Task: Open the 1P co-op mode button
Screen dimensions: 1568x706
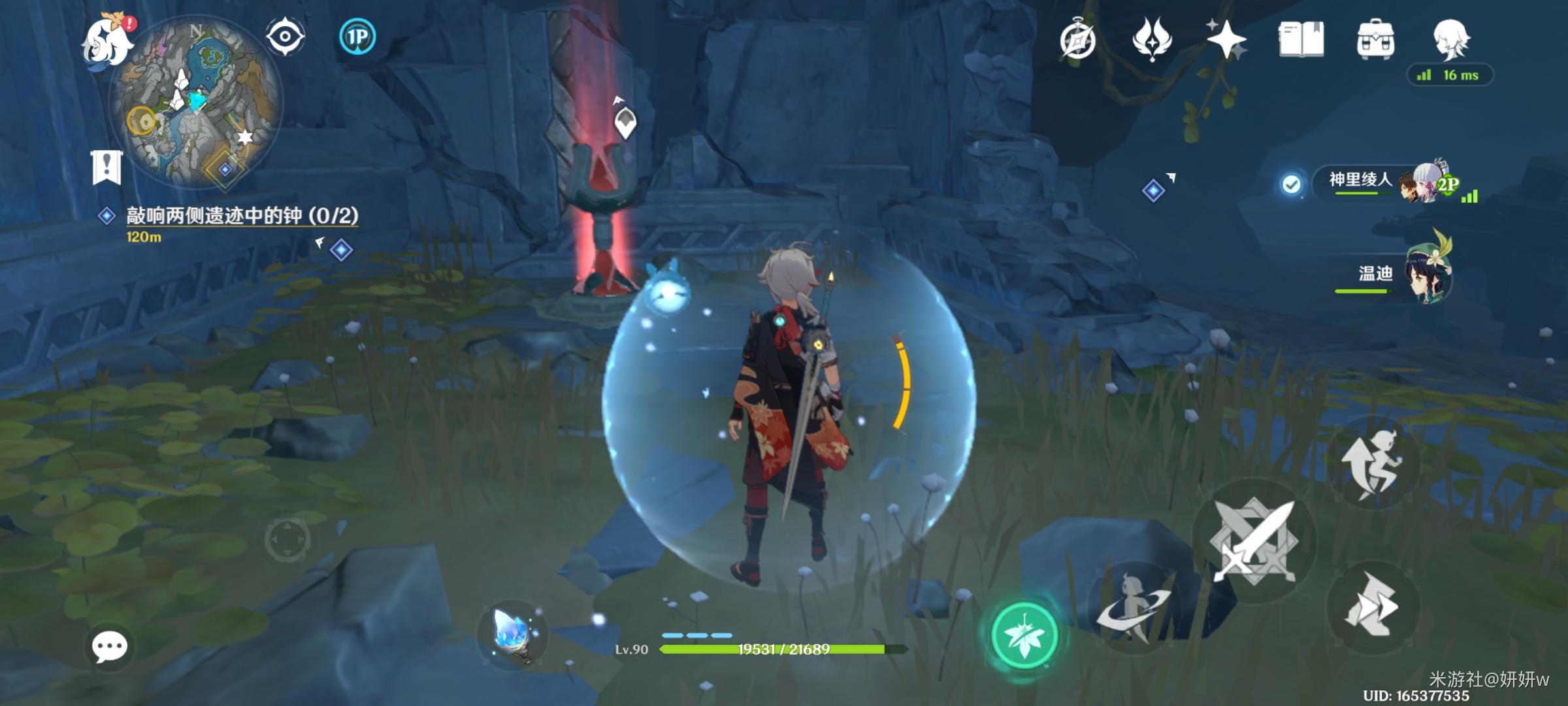Action: 357,37
